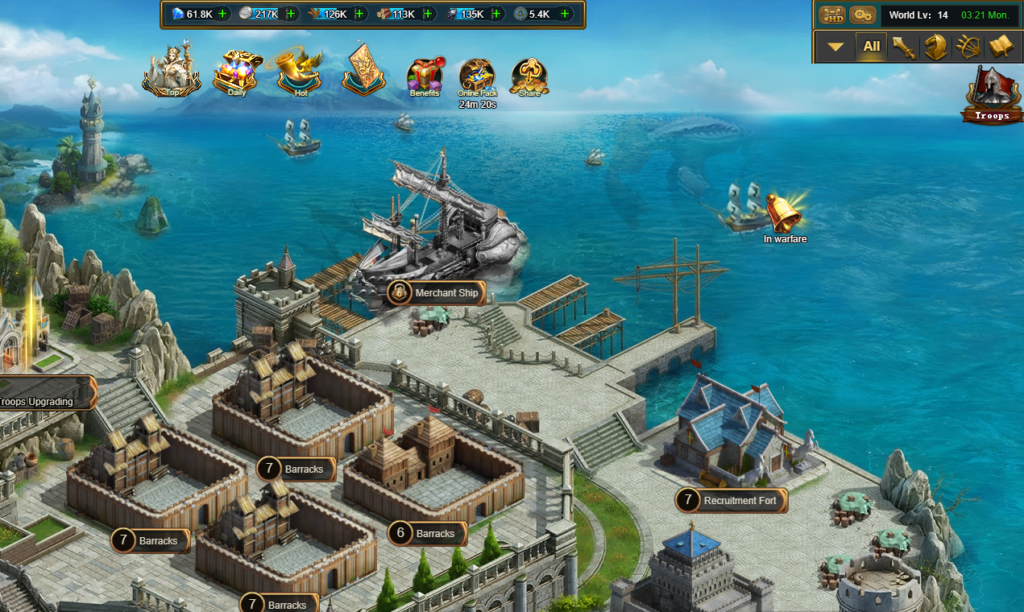Open the Benefits gift box
1024x612 pixels.
pos(425,75)
